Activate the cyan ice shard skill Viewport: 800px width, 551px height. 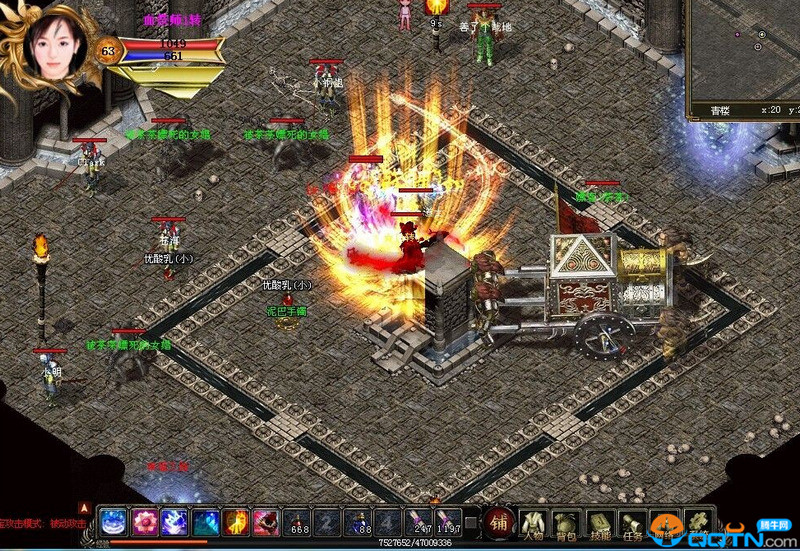(x=206, y=522)
